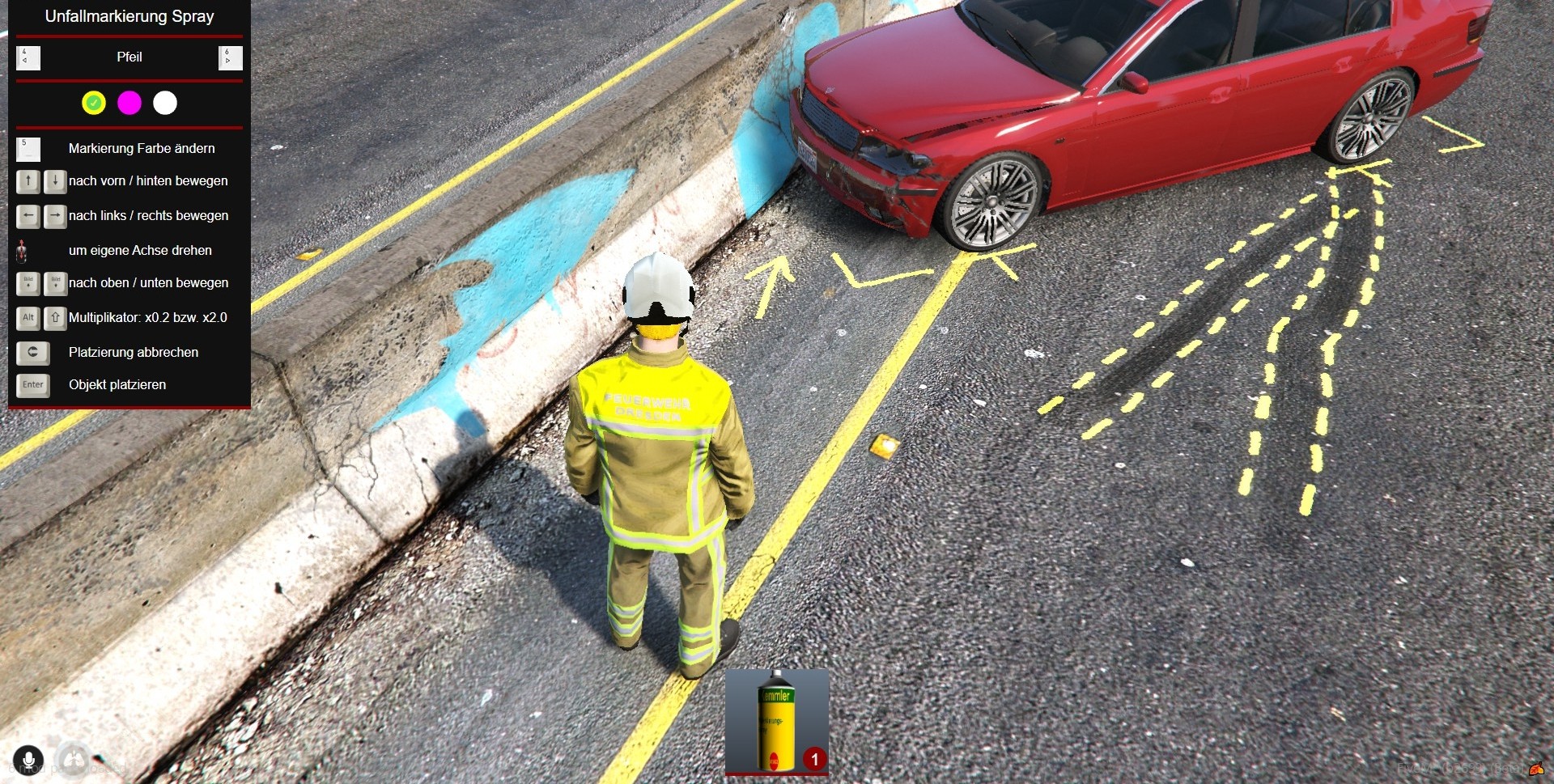Viewport: 1554px width, 784px height.
Task: Pick the white marking color swatch
Action: point(165,103)
